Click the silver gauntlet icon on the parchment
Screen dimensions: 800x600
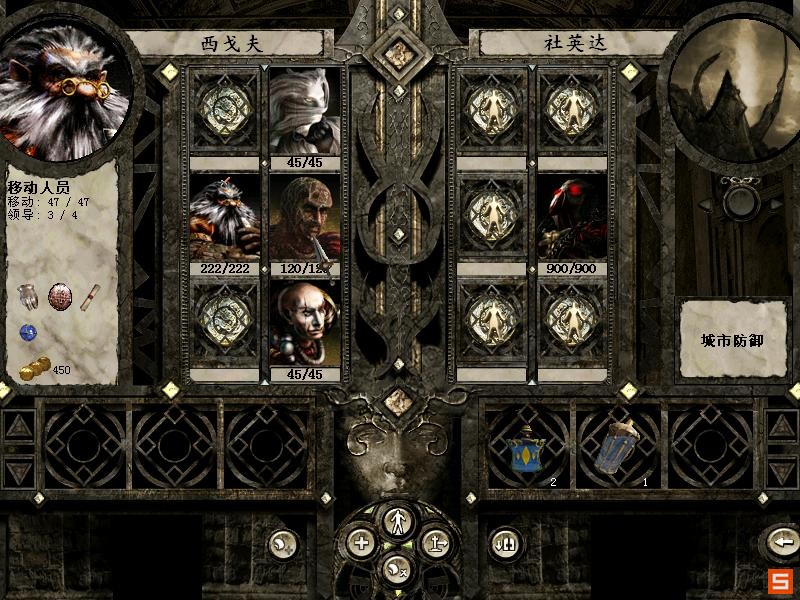pyautogui.click(x=28, y=297)
